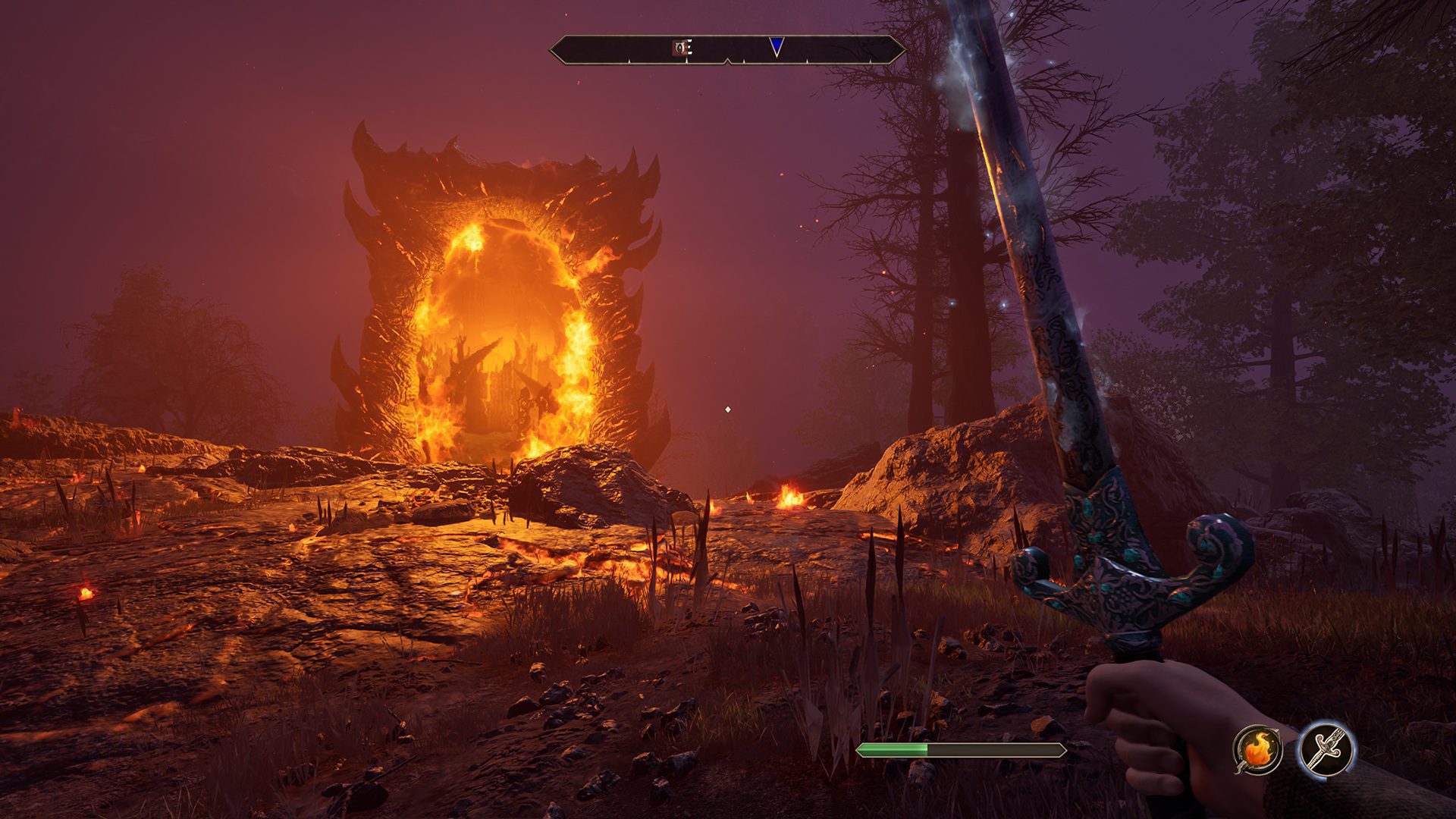Click the equipped sword weapon icon
The image size is (1456, 819).
click(1326, 750)
